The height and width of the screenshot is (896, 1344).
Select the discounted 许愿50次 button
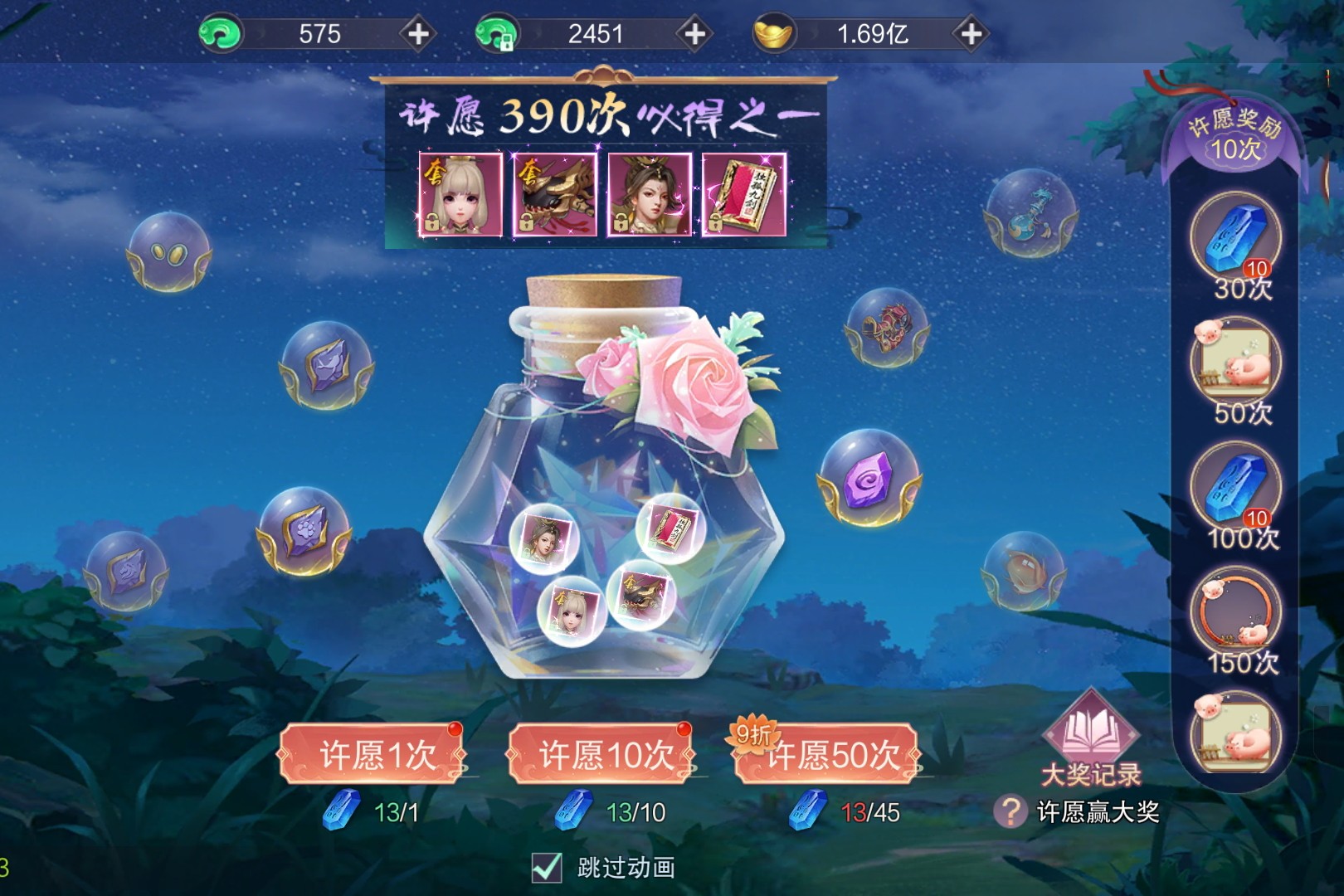coord(829,754)
